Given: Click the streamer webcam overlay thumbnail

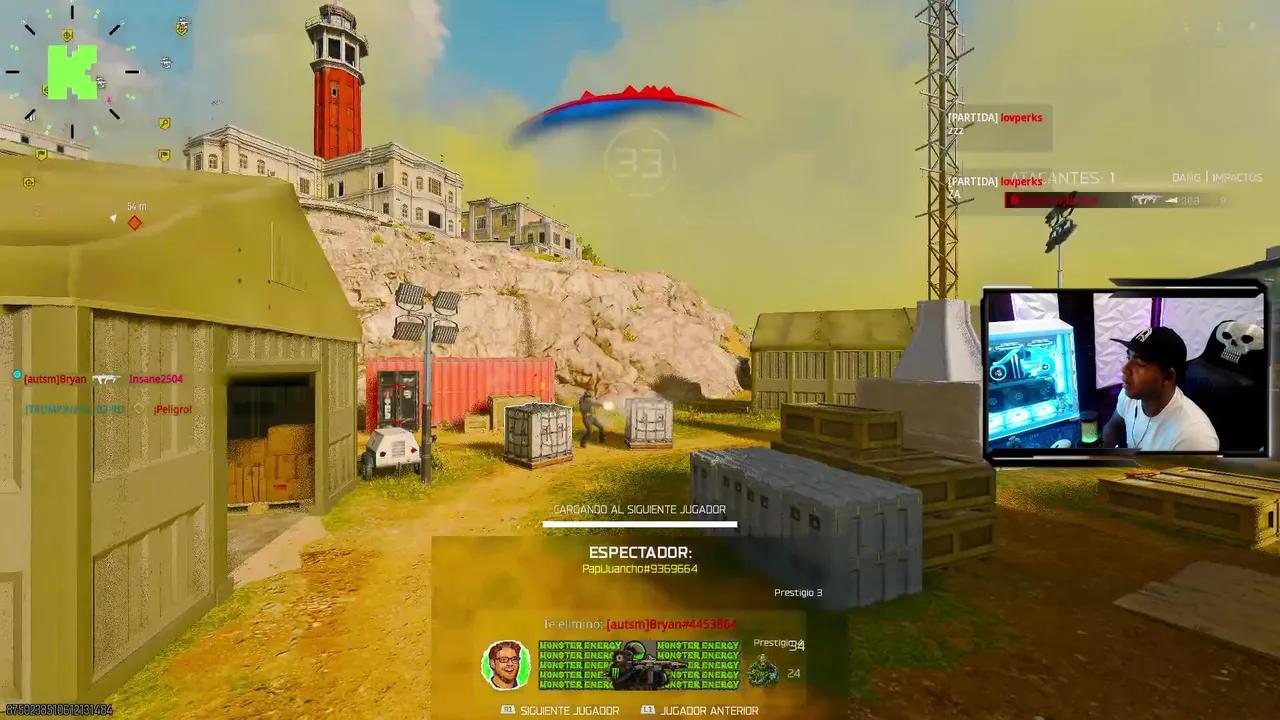Looking at the screenshot, I should pos(1122,371).
